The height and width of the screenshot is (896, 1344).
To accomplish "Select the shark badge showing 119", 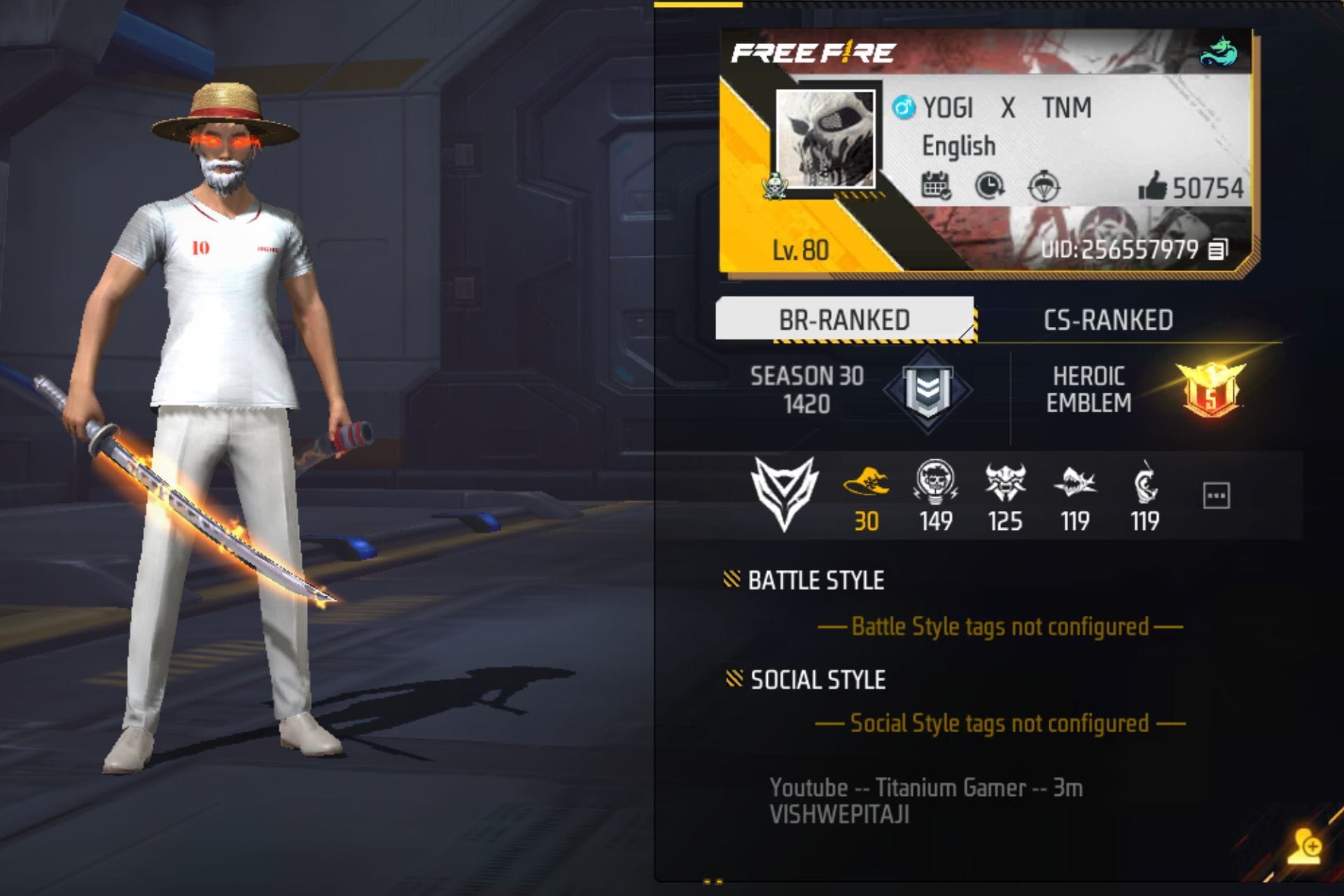I will 1075,481.
